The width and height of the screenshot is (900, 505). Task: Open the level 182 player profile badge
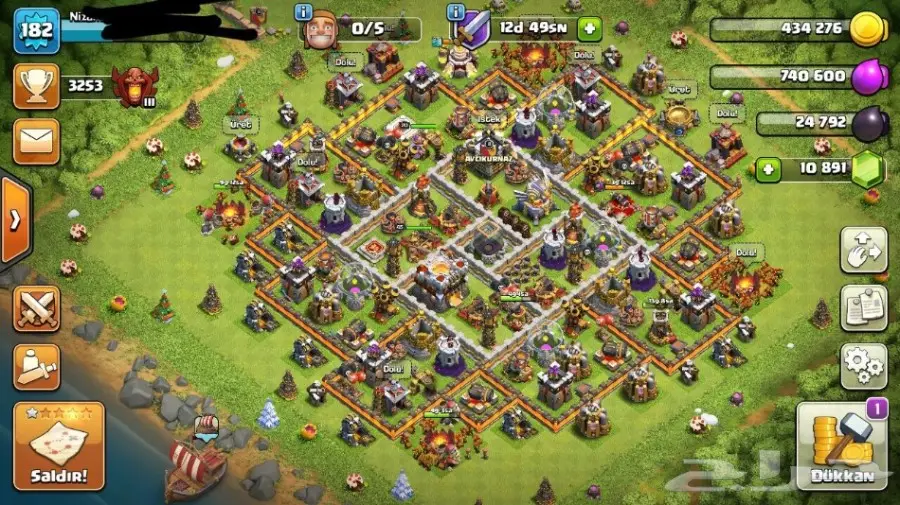click(x=34, y=30)
